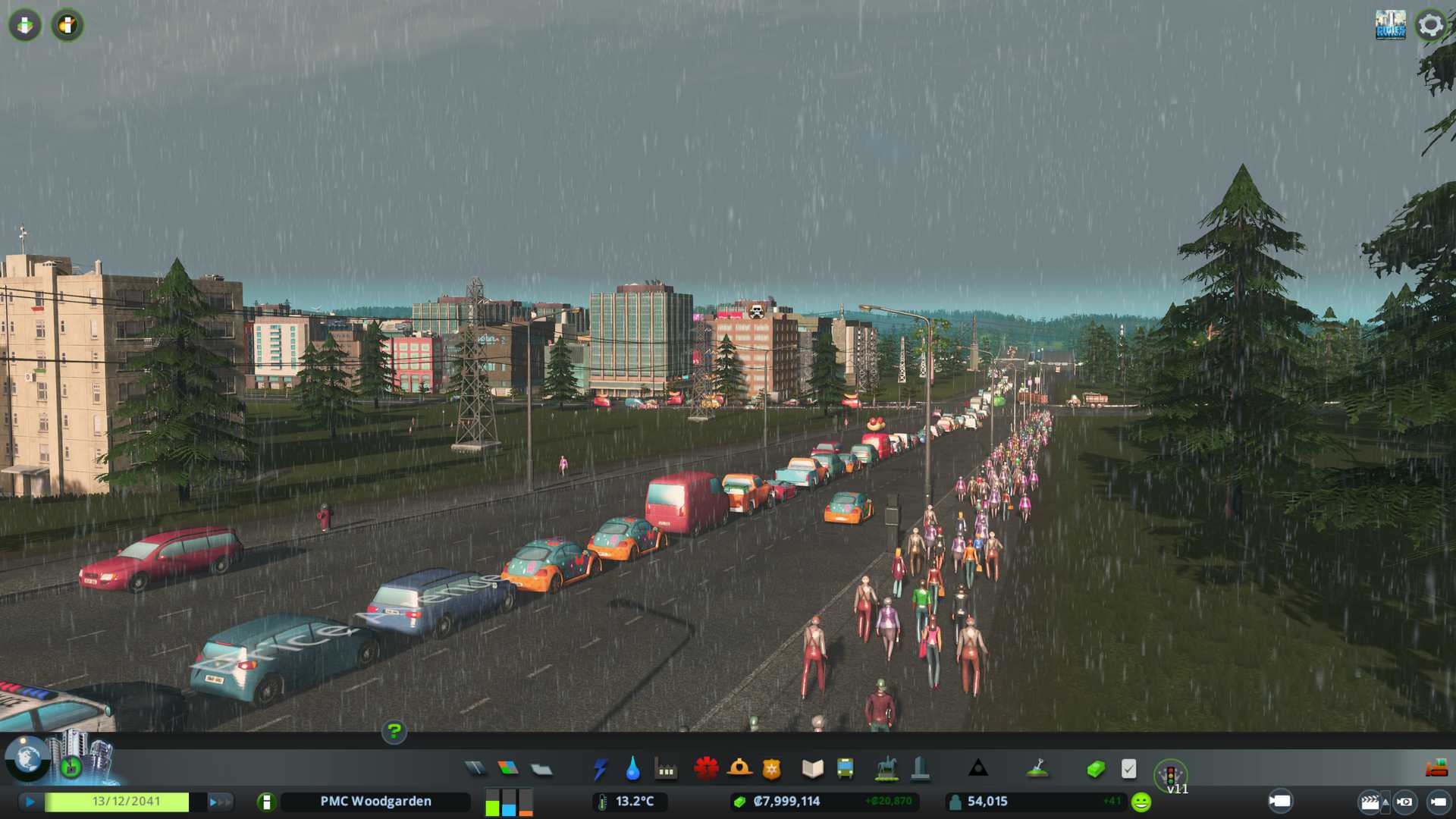Open the Education book menu

point(812,769)
